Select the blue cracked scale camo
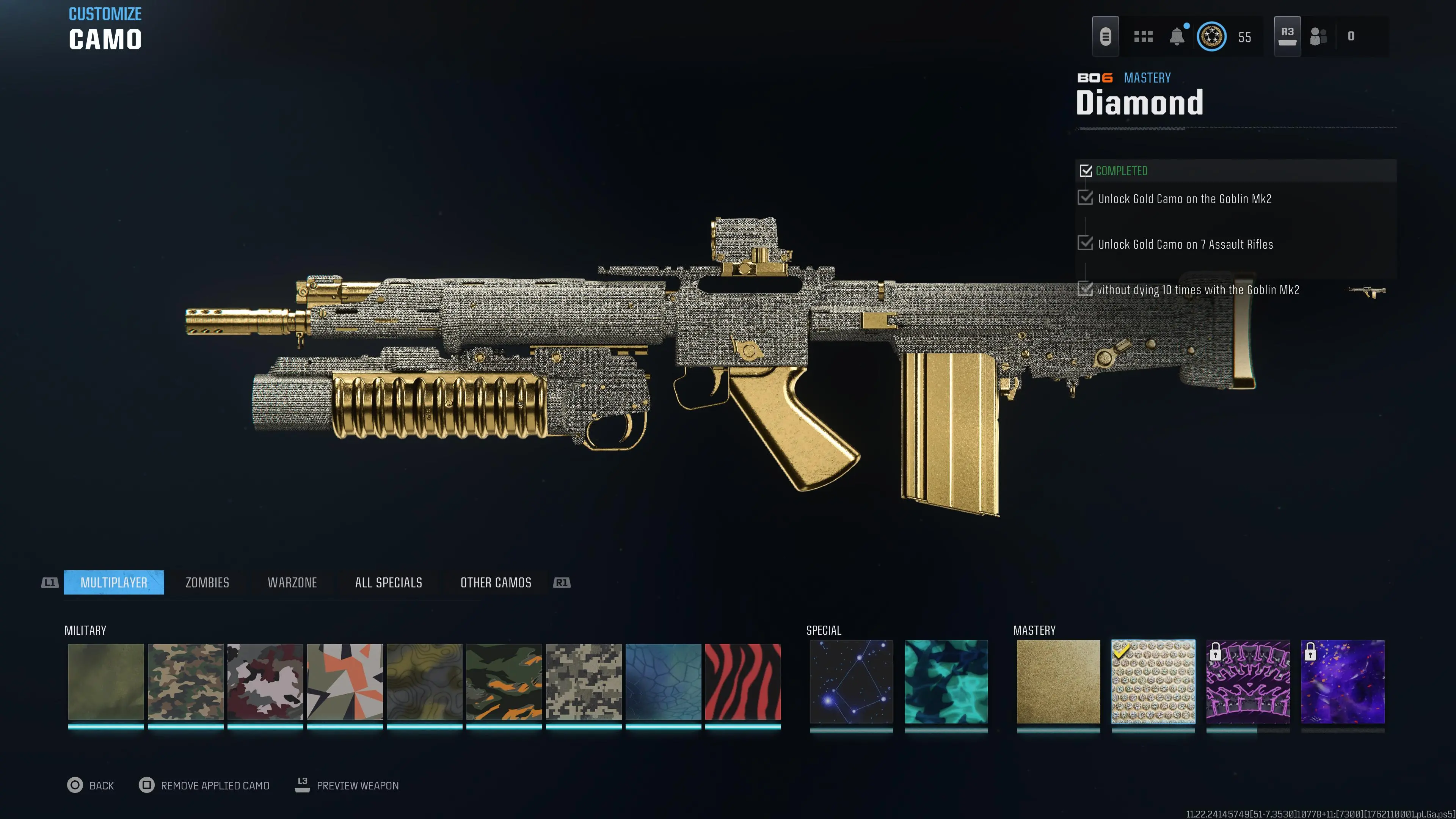Viewport: 1456px width, 819px height. point(663,681)
